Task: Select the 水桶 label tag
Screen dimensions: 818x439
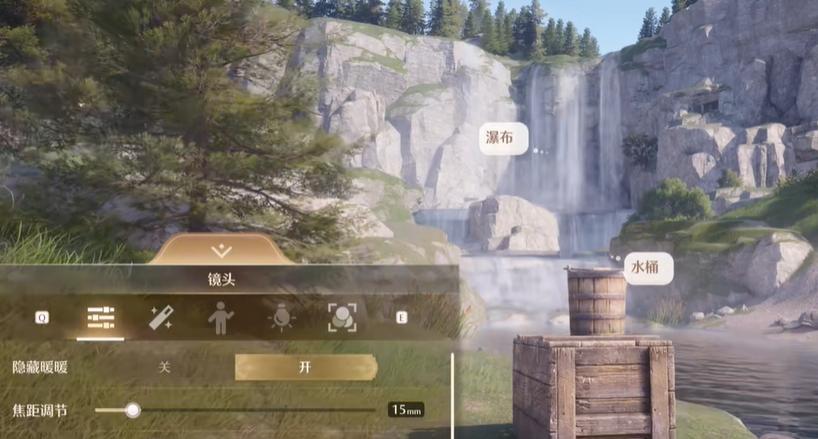Action: pyautogui.click(x=647, y=268)
